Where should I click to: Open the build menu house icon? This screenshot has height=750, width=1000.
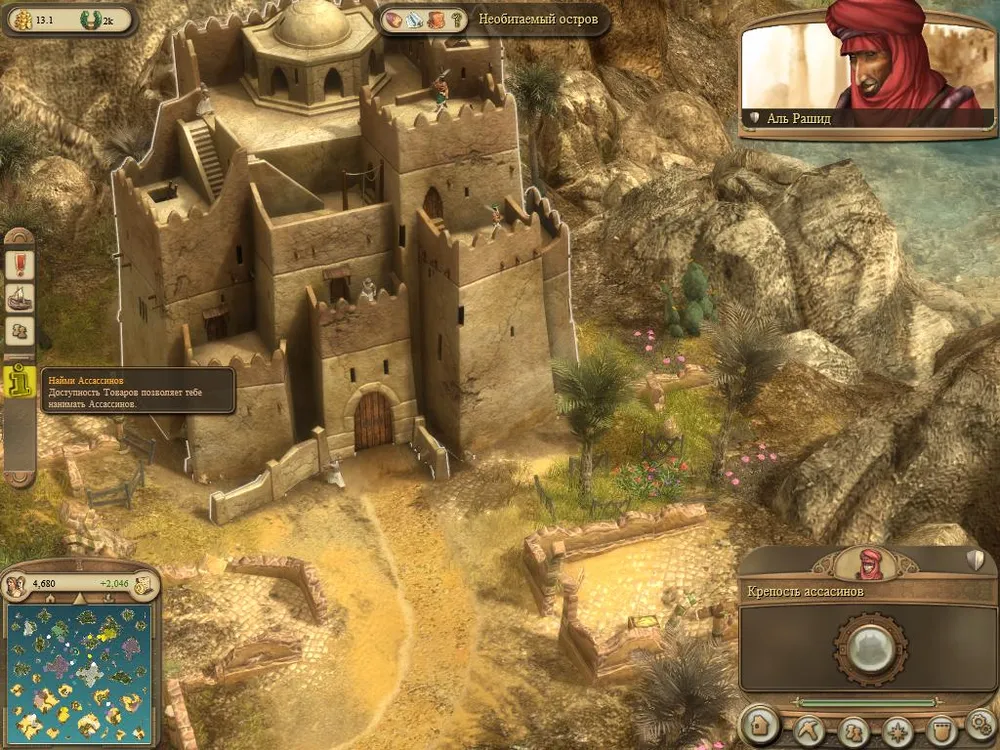761,725
